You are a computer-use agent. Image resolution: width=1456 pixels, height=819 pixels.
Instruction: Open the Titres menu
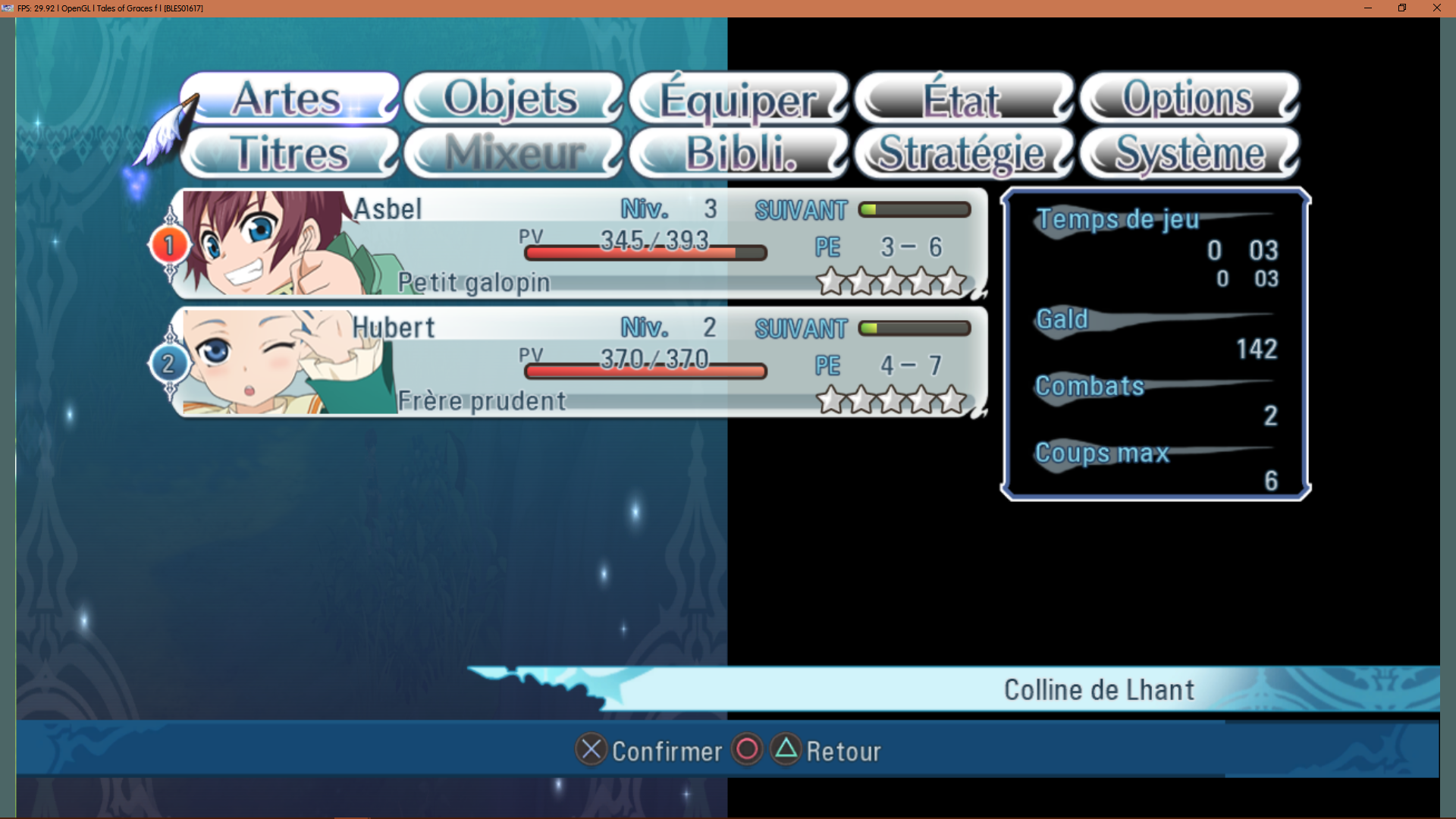[x=288, y=153]
